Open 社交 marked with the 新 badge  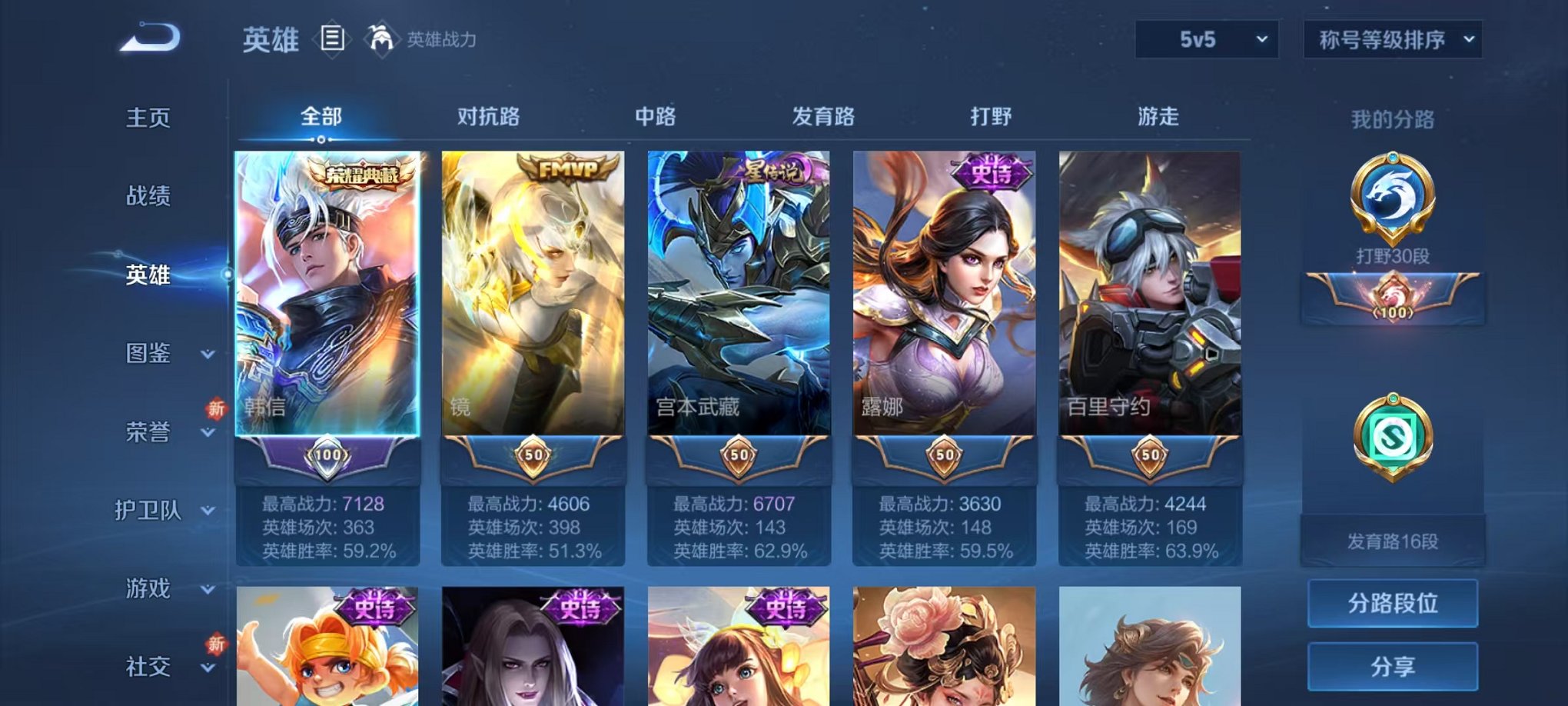[148, 666]
